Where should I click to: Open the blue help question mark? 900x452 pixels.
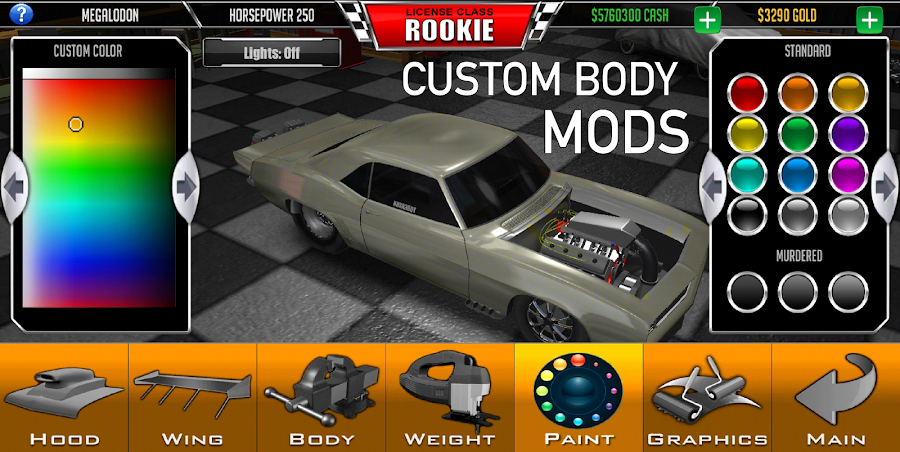coord(18,16)
